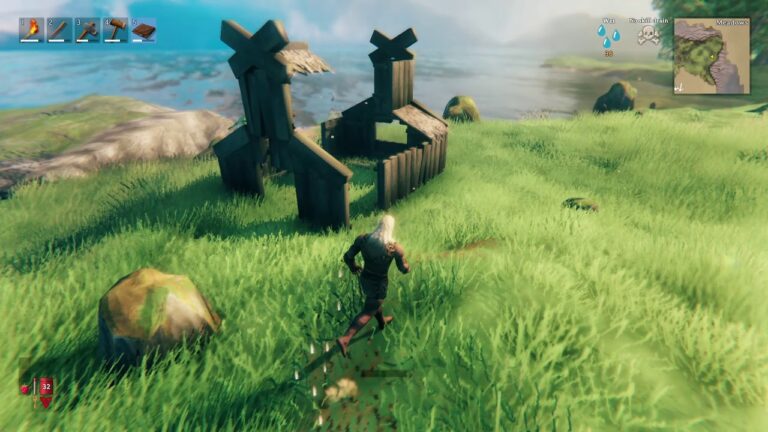The width and height of the screenshot is (768, 432).
Task: Click the Wet status effect water drops
Action: point(608,36)
